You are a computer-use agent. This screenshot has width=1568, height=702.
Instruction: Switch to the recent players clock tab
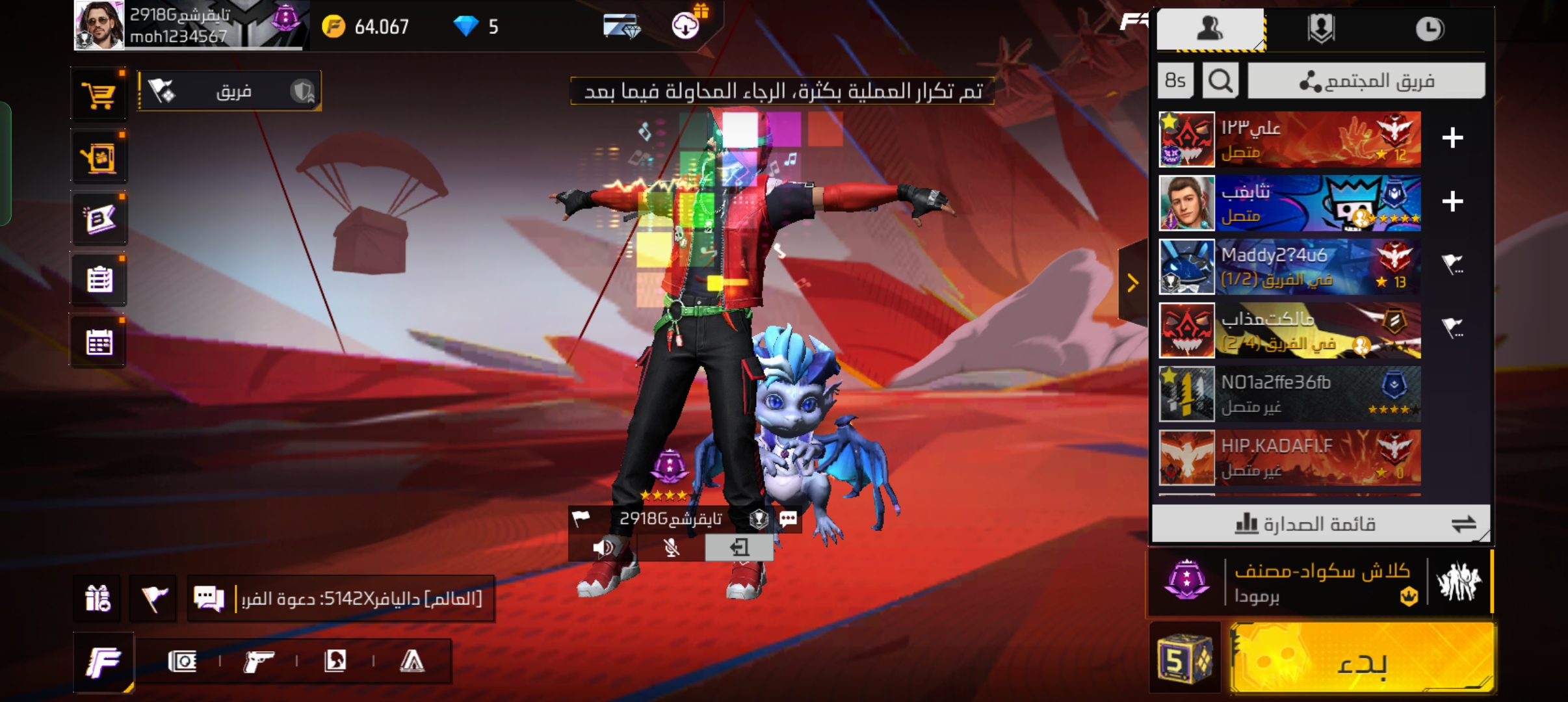[x=1429, y=29]
